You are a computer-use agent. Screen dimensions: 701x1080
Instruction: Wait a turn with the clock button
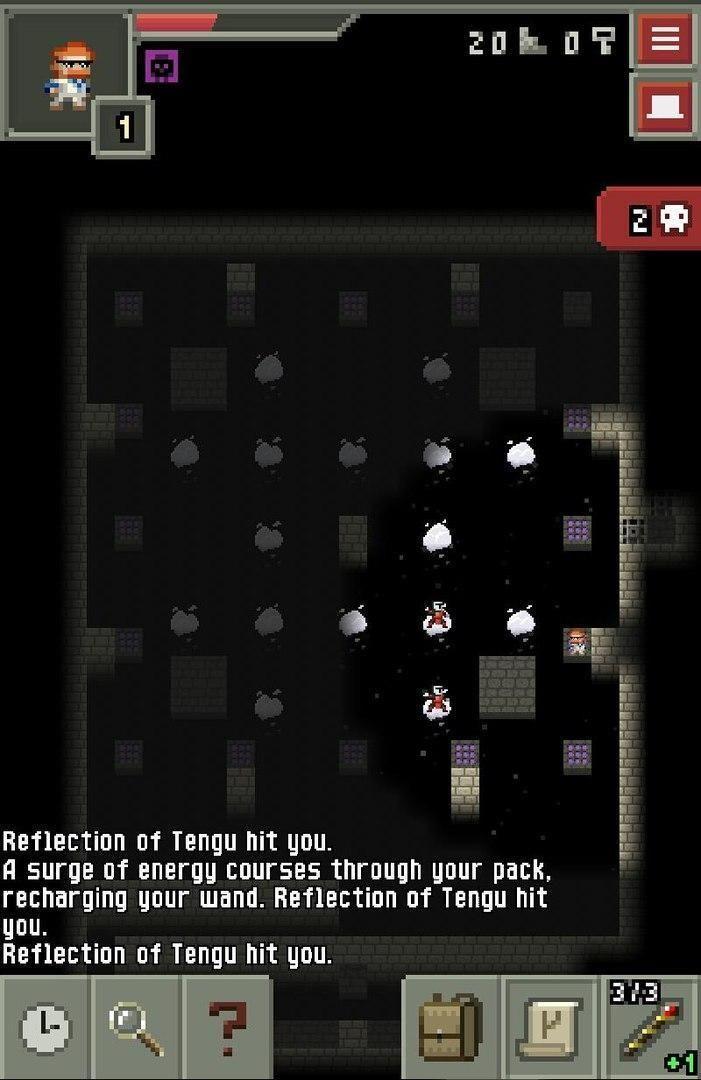(45, 1029)
